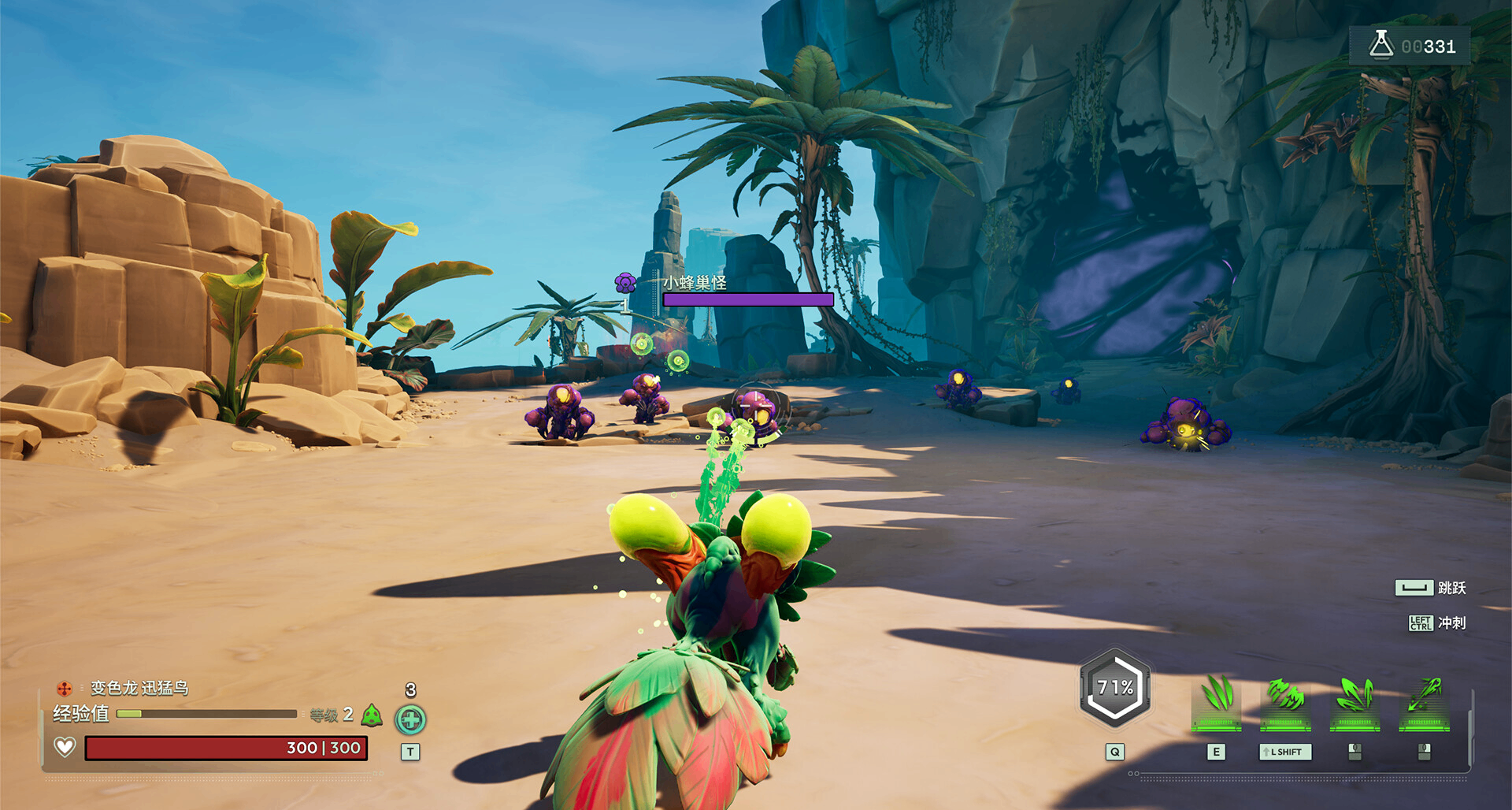Use the three green darts attack

tap(1354, 697)
